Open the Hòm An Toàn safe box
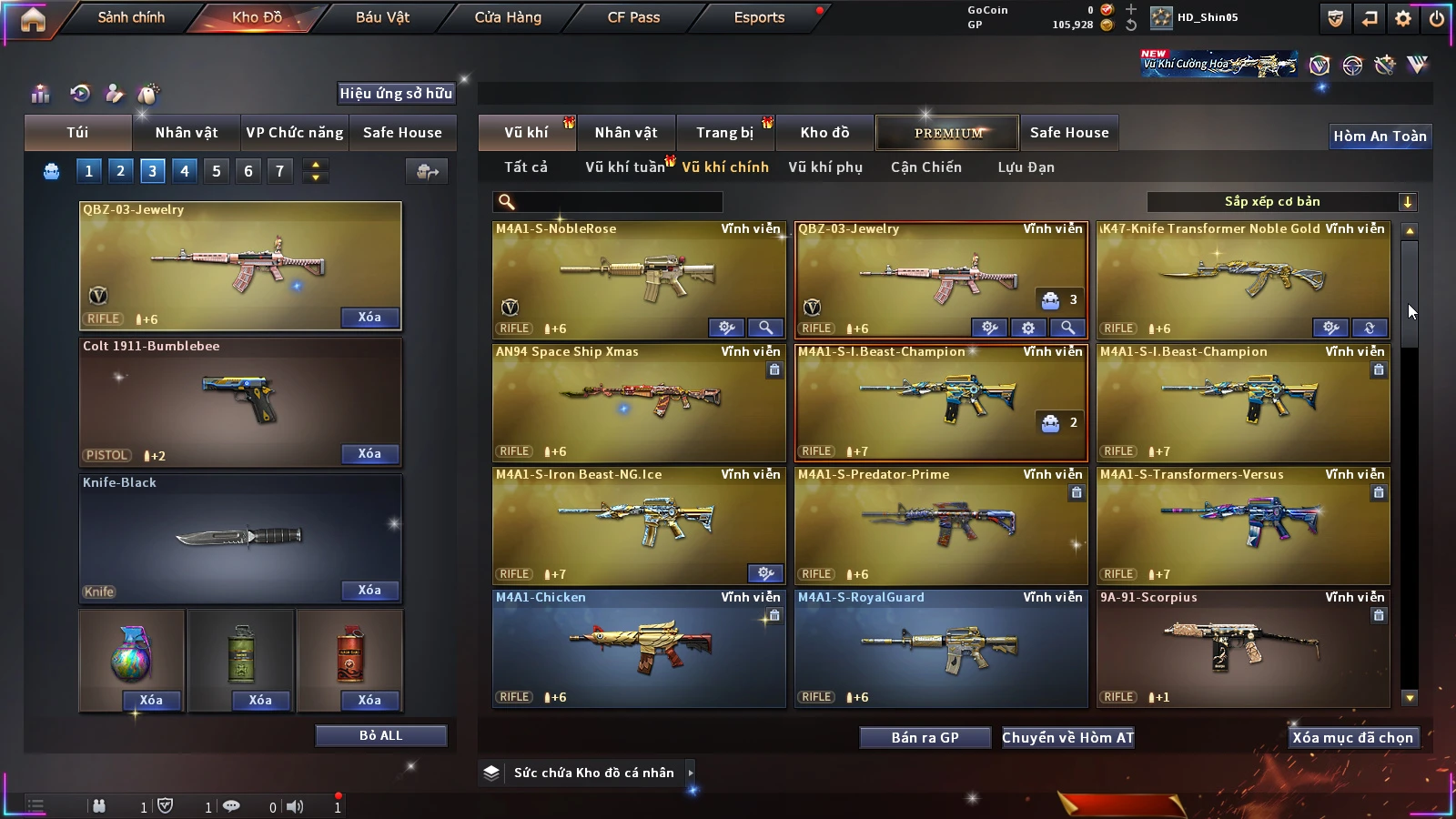The height and width of the screenshot is (819, 1456). pos(1380,136)
